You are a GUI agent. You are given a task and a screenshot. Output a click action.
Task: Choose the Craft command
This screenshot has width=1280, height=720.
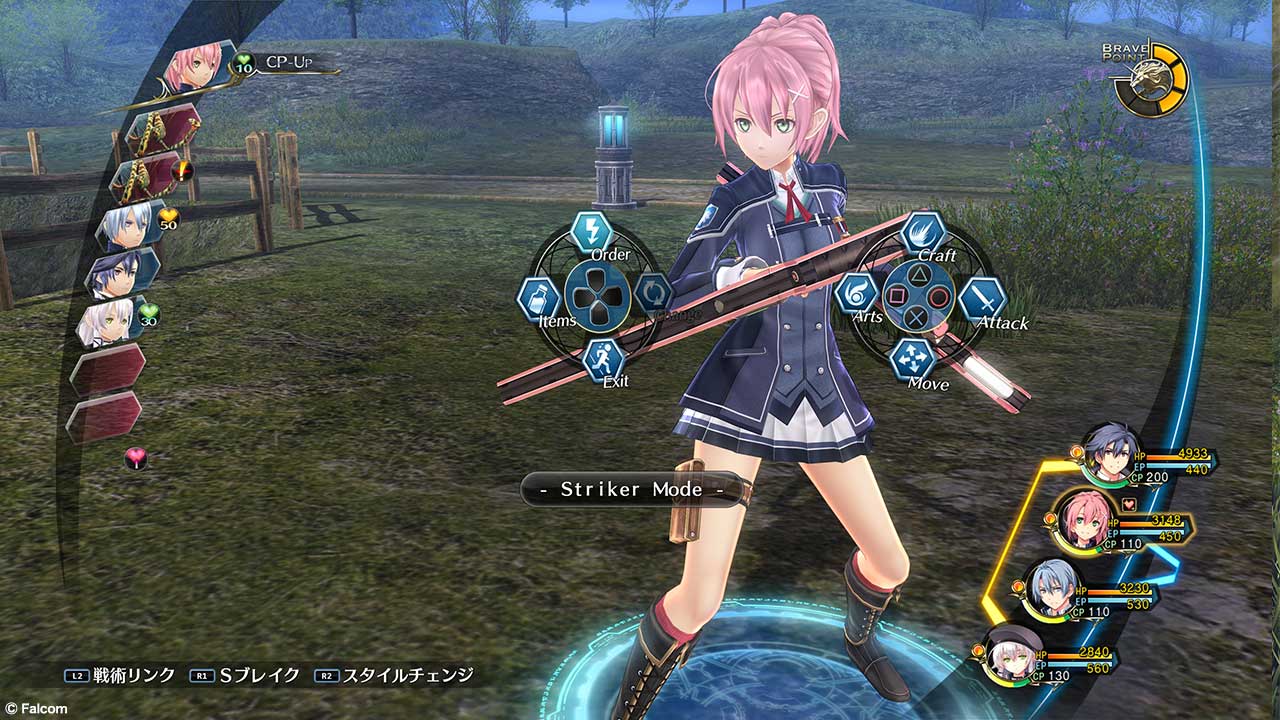pyautogui.click(x=923, y=233)
